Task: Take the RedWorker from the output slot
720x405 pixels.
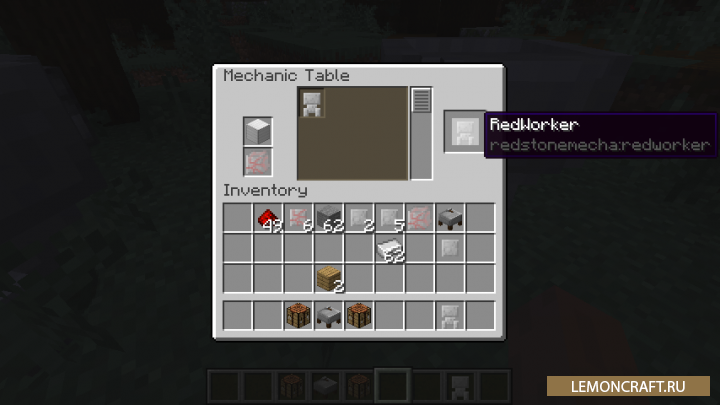Action: point(465,131)
